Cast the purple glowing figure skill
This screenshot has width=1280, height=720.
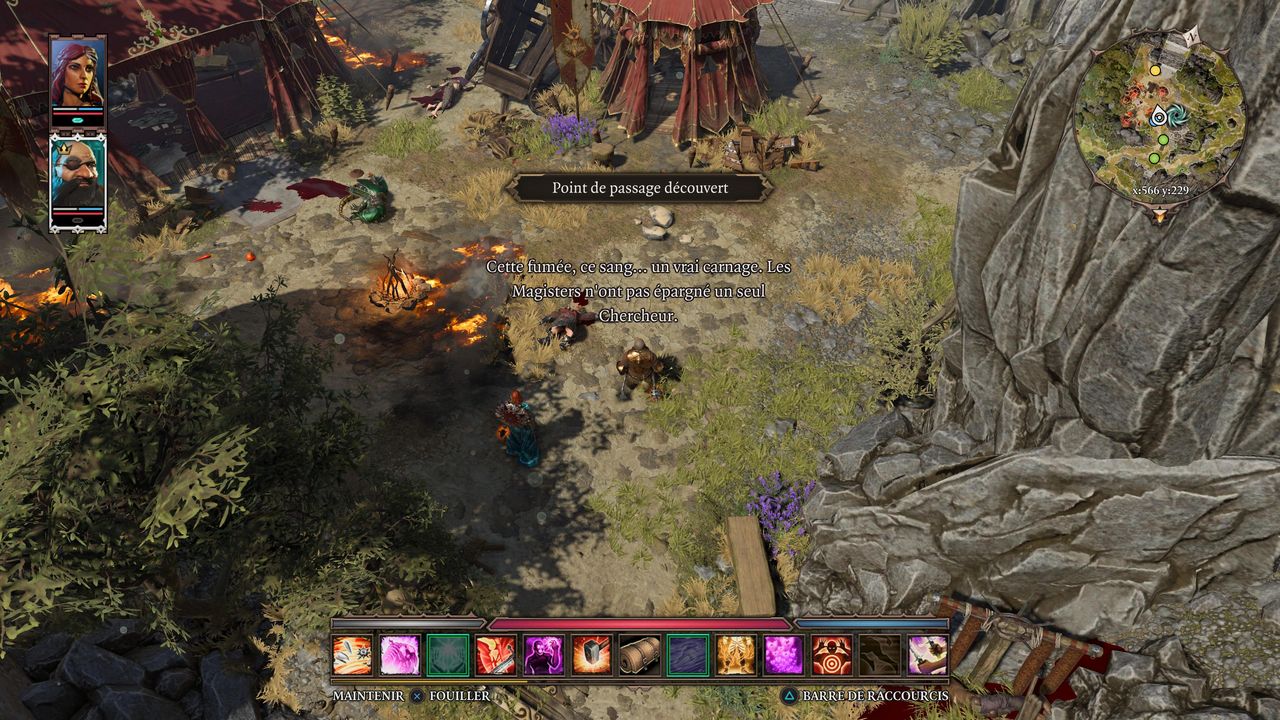(544, 655)
